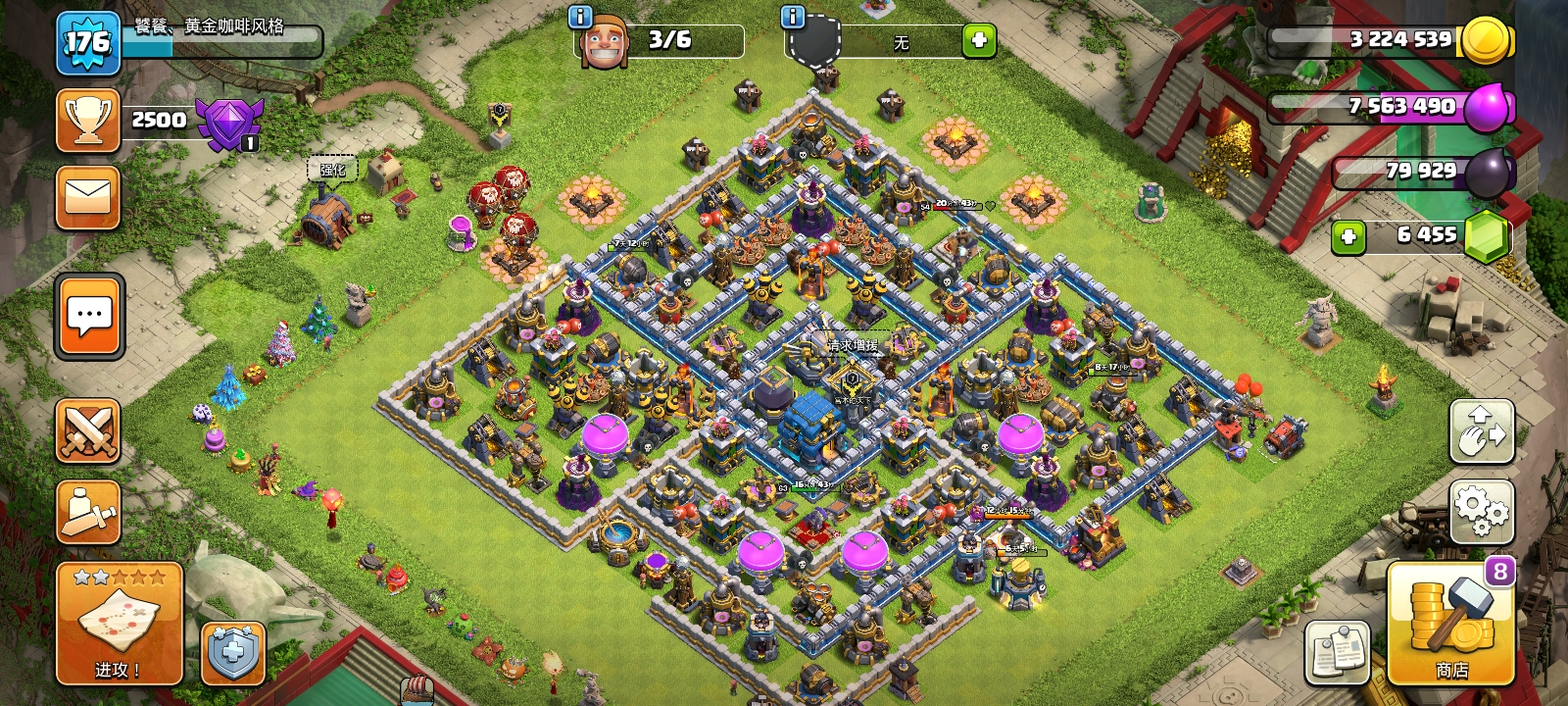
Task: View profile via level 176 badge
Action: 87,43
